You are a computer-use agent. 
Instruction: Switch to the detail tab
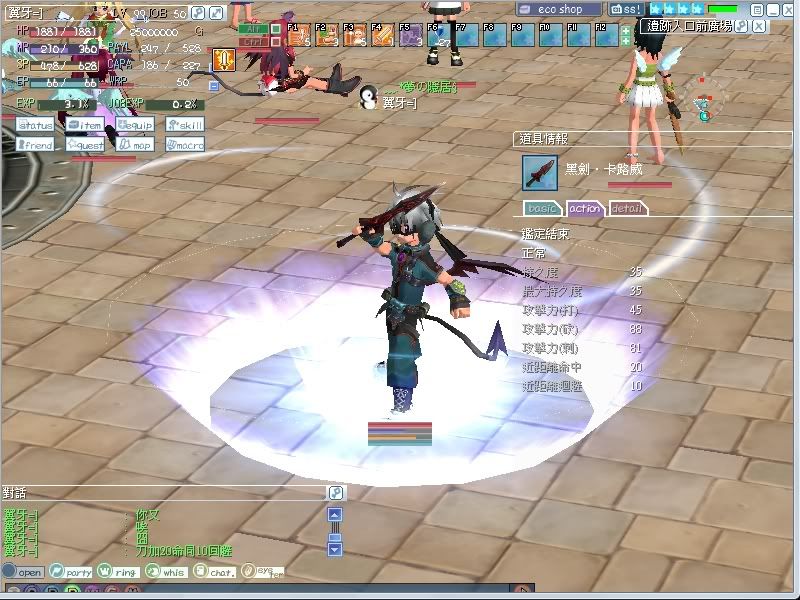coord(627,208)
